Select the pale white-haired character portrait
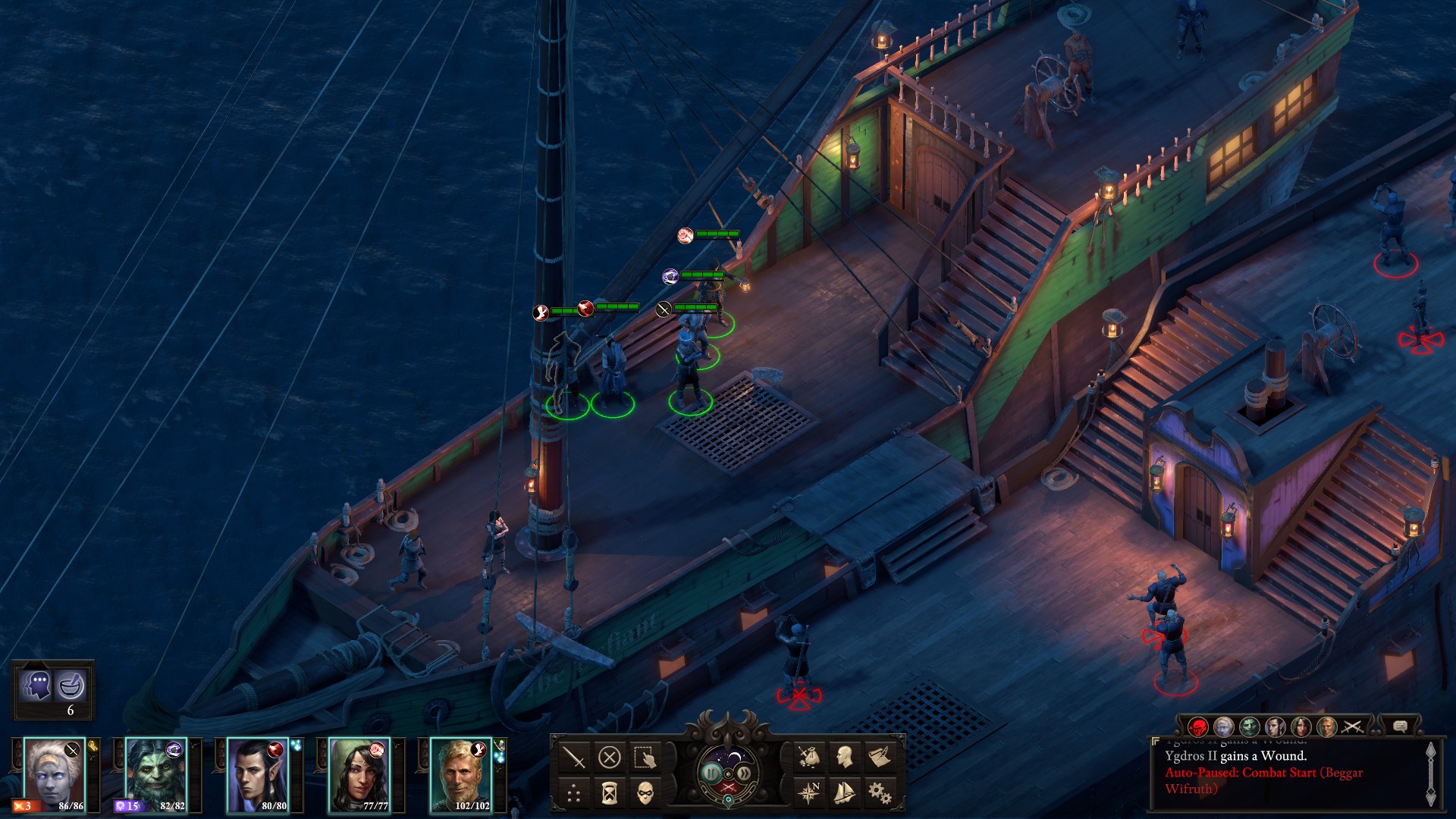The image size is (1456, 819). click(x=53, y=775)
